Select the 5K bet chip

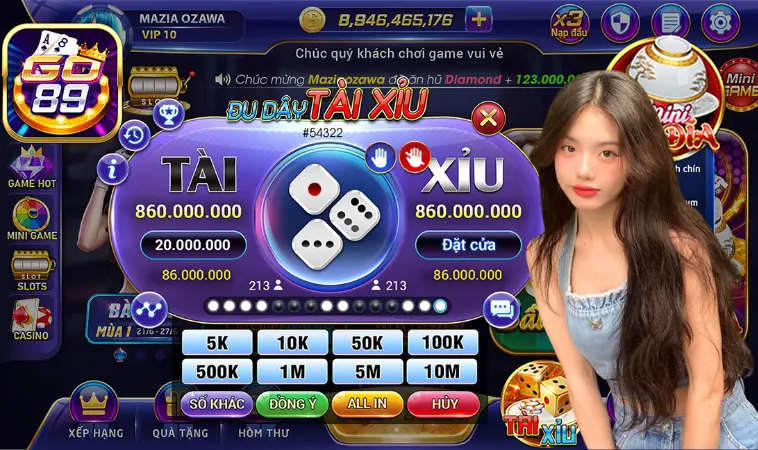[x=216, y=343]
